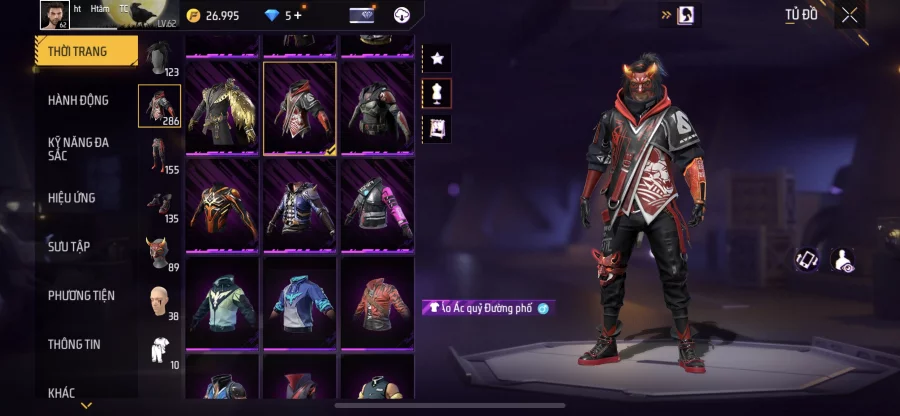Pick the demon mask subcategory showing 89
The image size is (900, 416).
159,252
